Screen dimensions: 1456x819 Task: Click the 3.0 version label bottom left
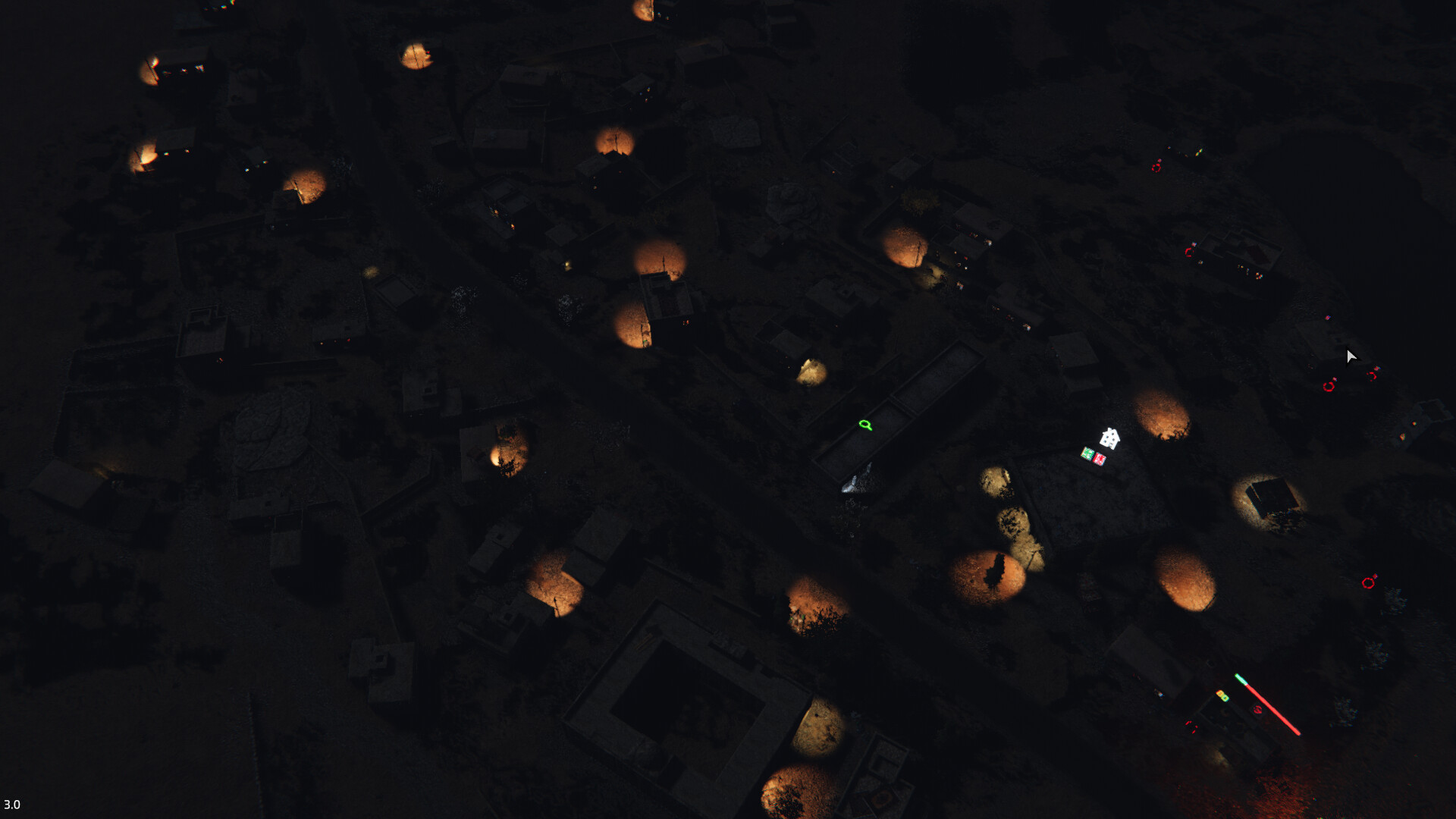coord(11,802)
